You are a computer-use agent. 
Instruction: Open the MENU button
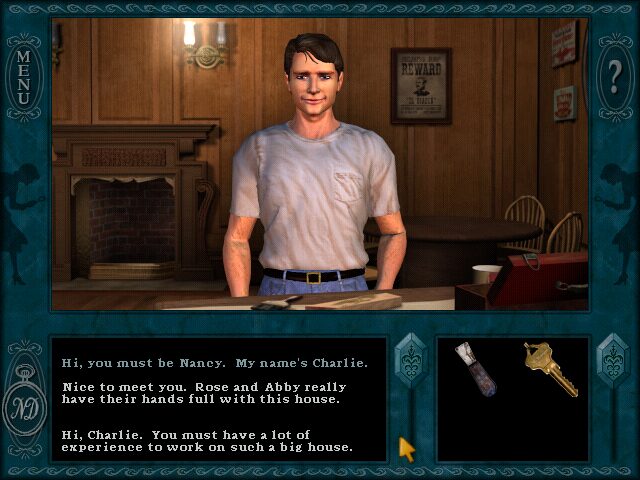pos(22,76)
